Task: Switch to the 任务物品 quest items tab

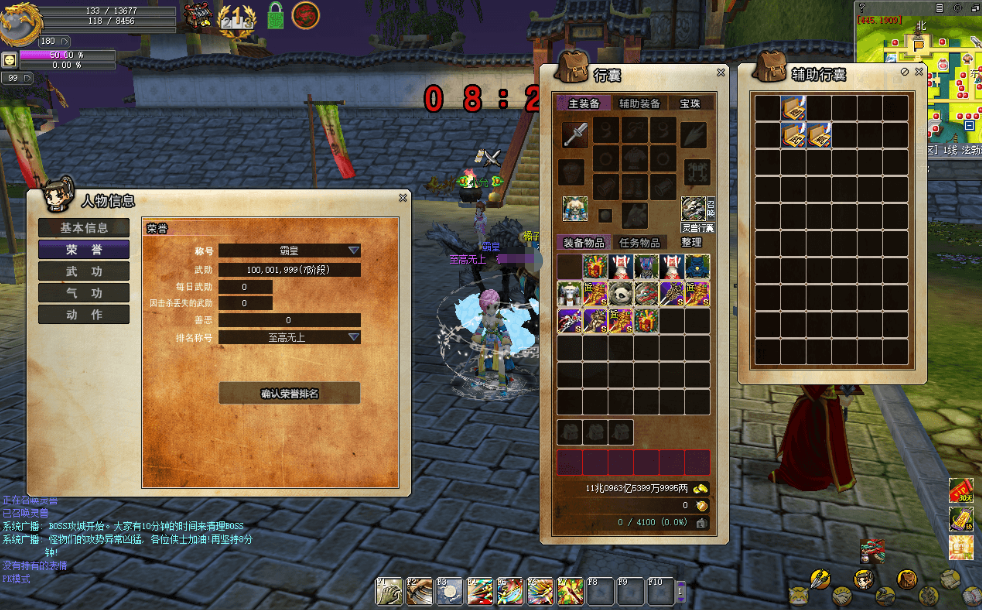Action: [640, 242]
